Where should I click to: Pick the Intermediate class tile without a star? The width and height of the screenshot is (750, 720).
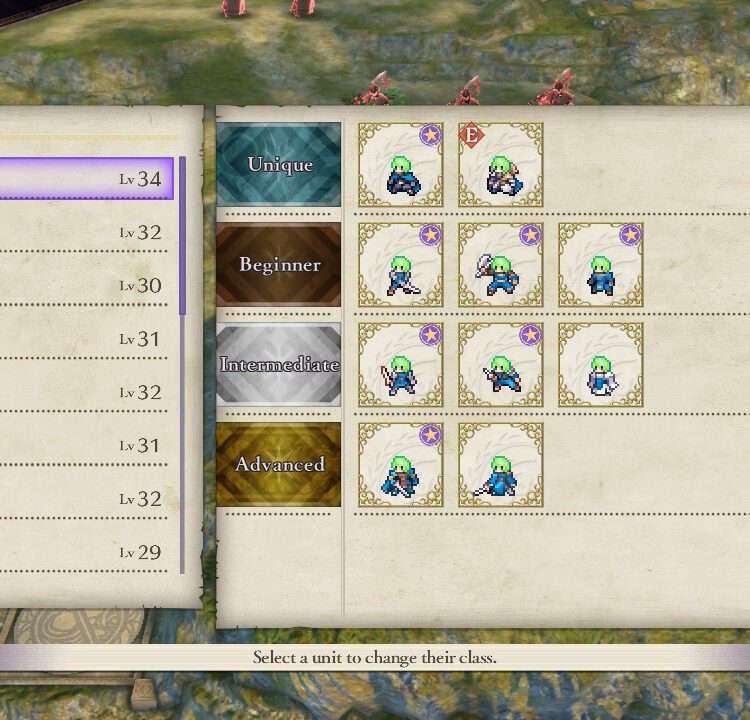pyautogui.click(x=600, y=365)
